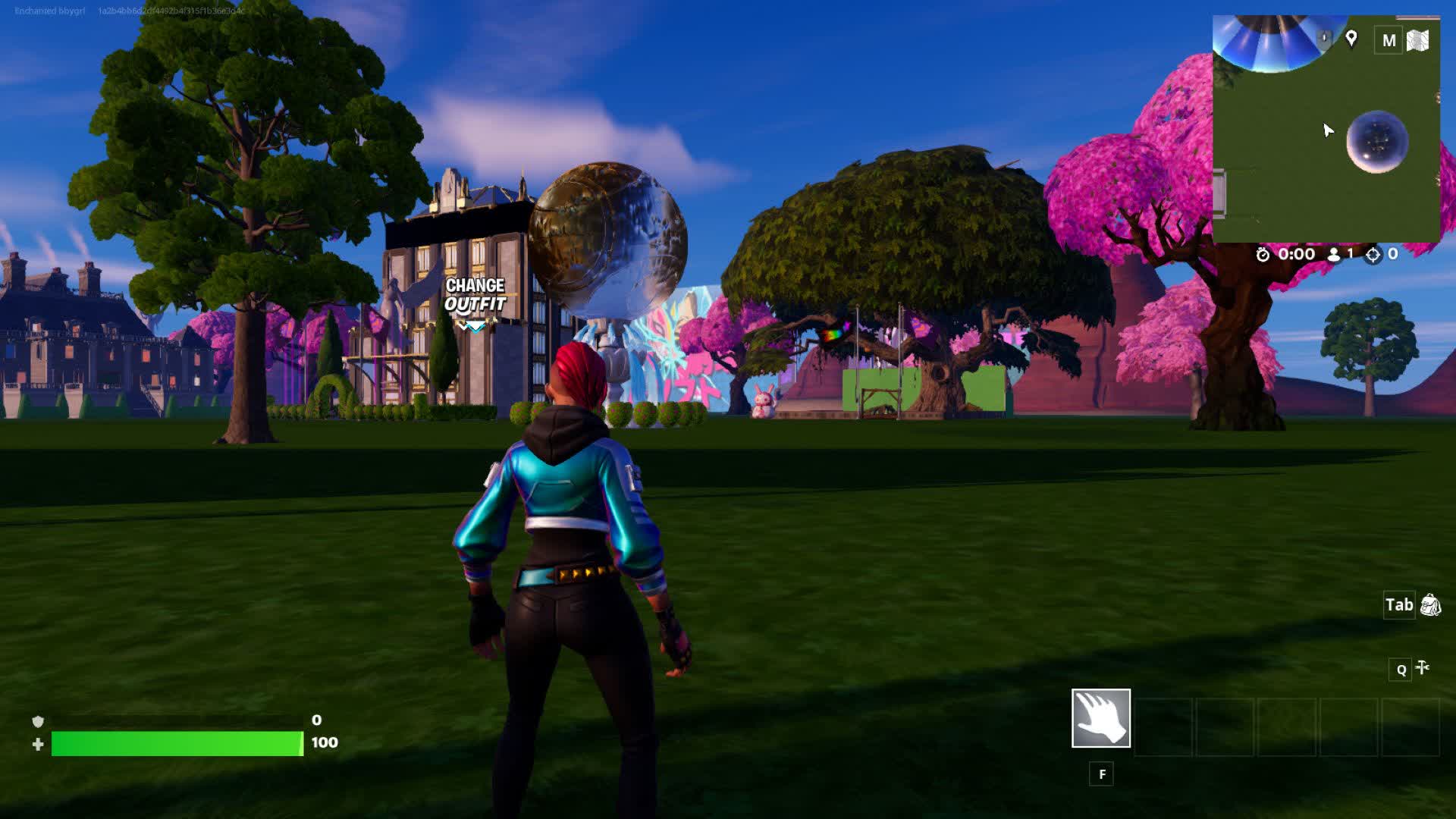
Task: Toggle inventory with the Tab key button
Action: 1399,605
